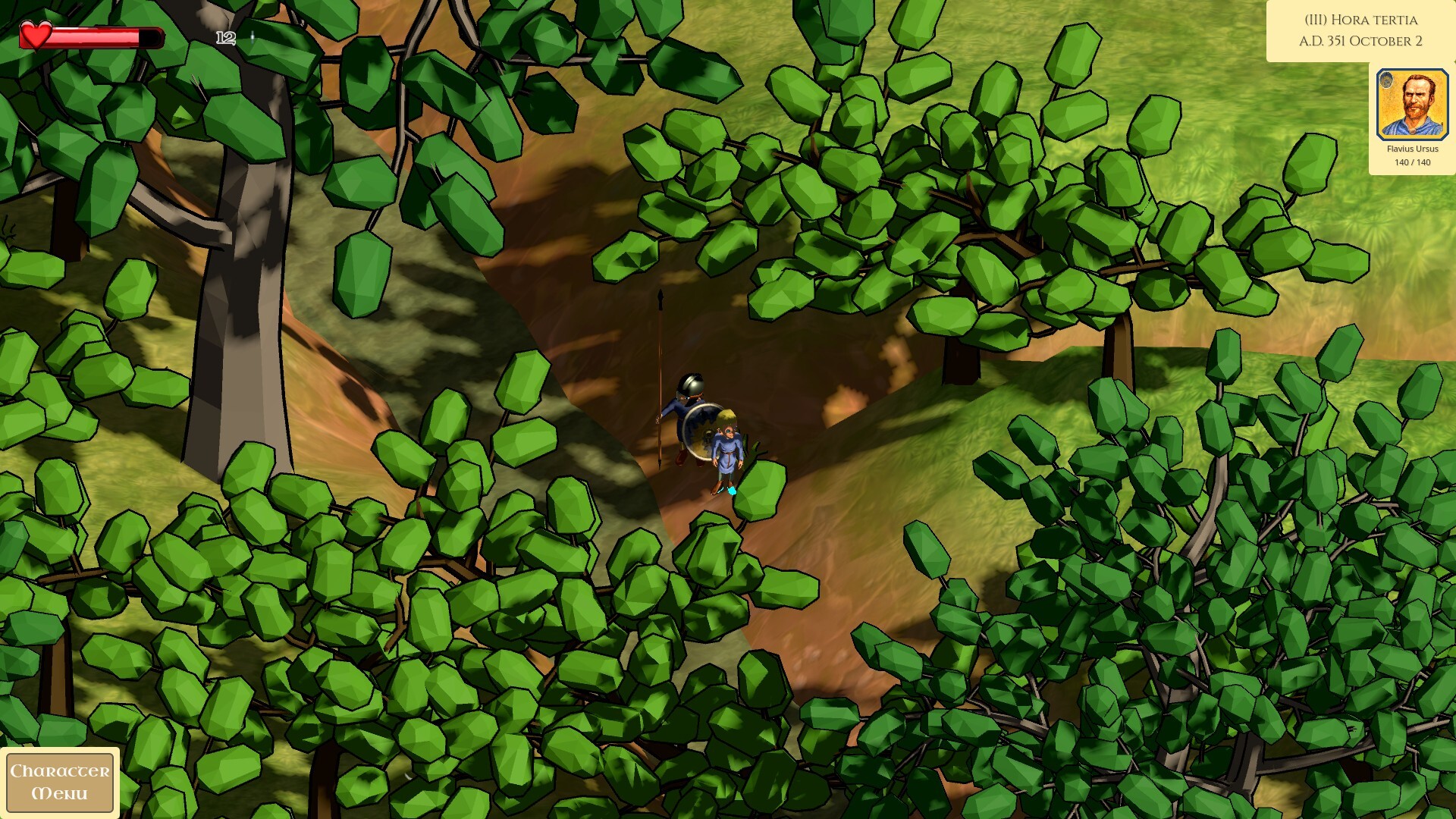Open the Character Menu
This screenshot has height=819, width=1456.
(61, 783)
